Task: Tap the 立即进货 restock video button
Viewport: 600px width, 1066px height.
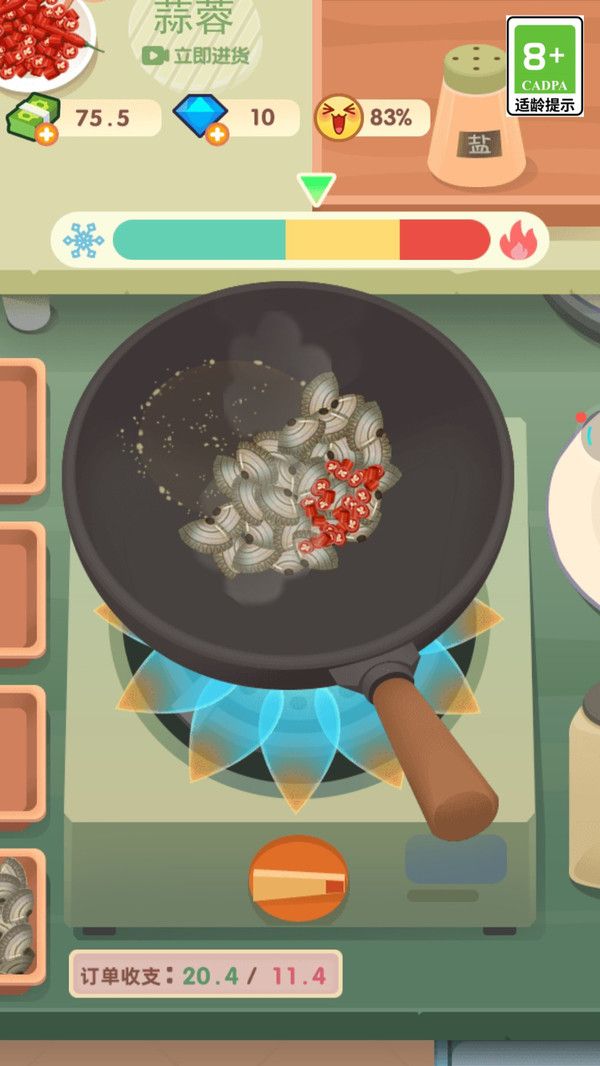Action: coord(196,56)
